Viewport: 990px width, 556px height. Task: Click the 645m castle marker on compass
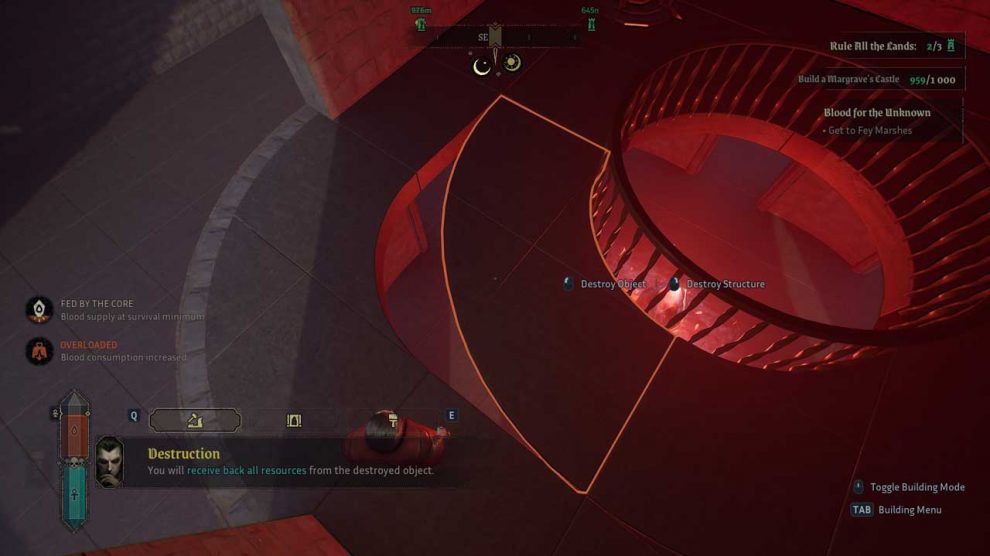(x=590, y=22)
